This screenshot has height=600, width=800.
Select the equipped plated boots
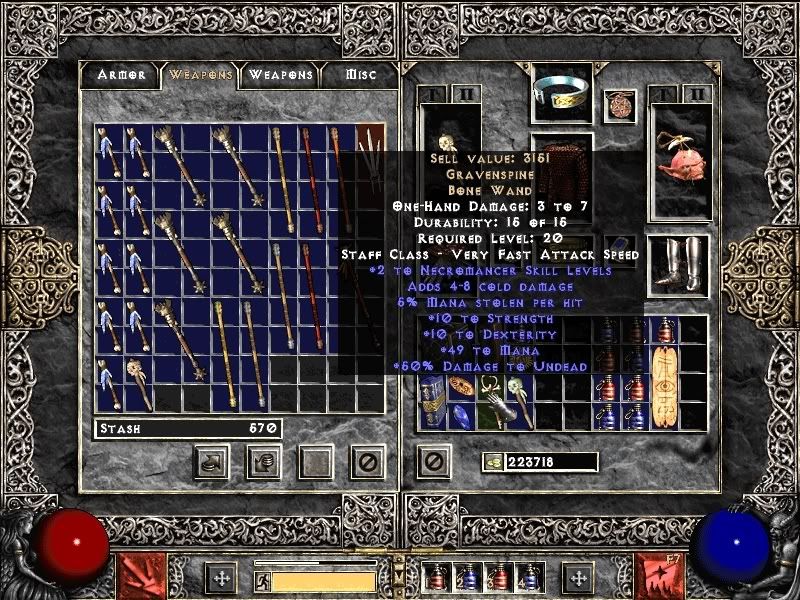click(x=679, y=264)
